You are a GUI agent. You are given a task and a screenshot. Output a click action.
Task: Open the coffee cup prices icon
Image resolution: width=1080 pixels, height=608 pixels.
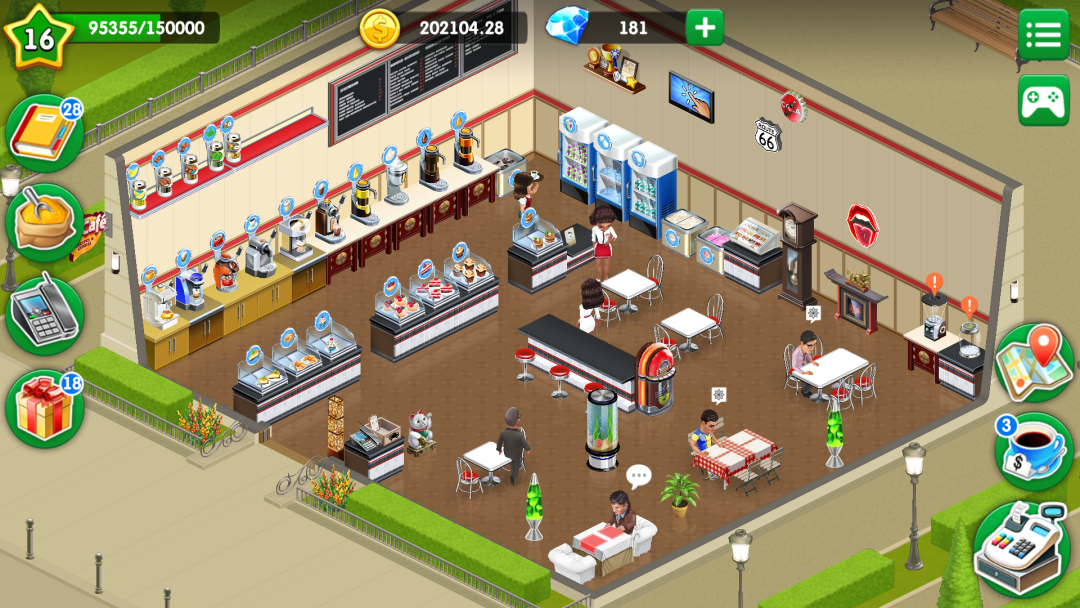click(x=1034, y=450)
